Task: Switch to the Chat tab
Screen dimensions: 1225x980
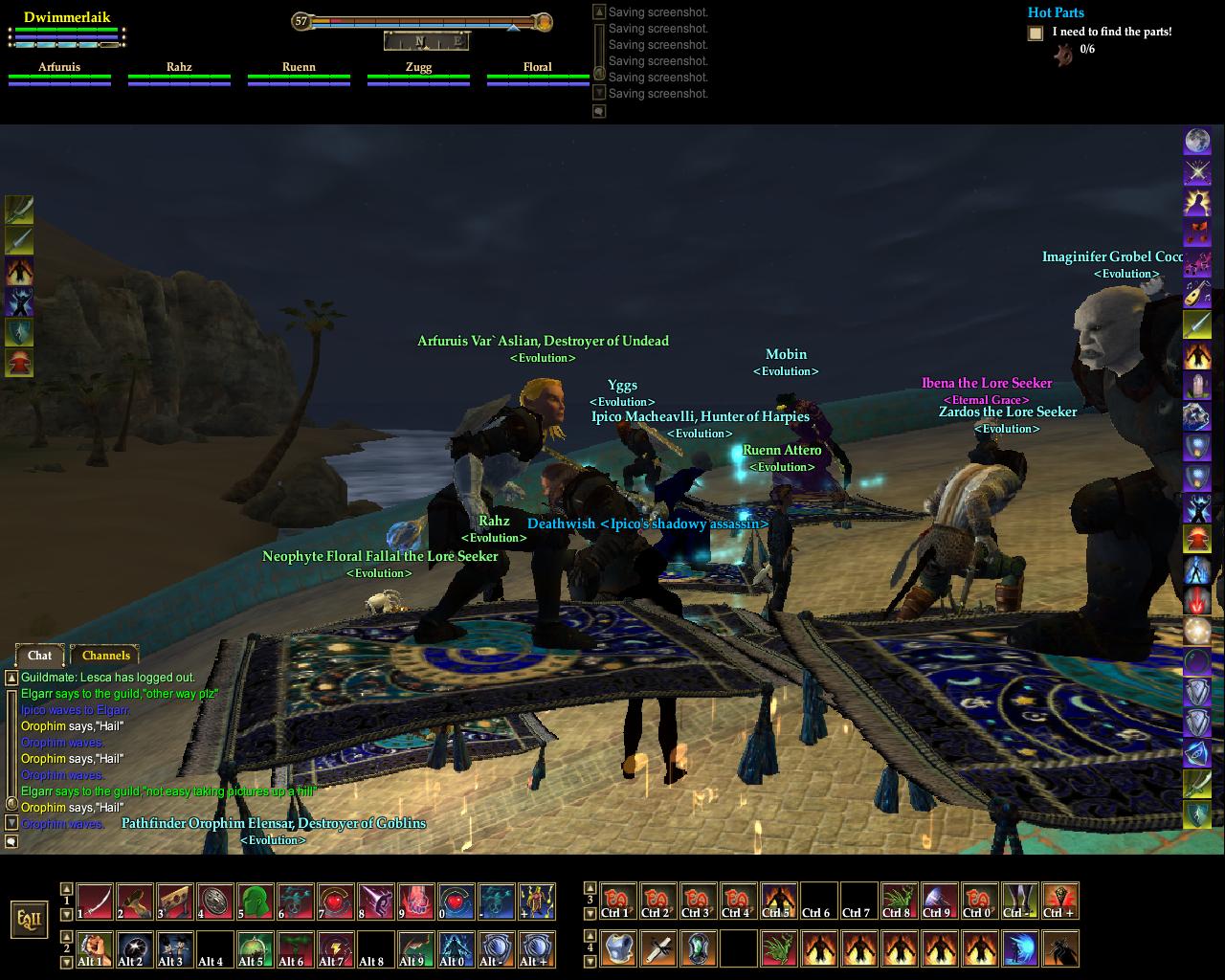Action: pyautogui.click(x=39, y=656)
